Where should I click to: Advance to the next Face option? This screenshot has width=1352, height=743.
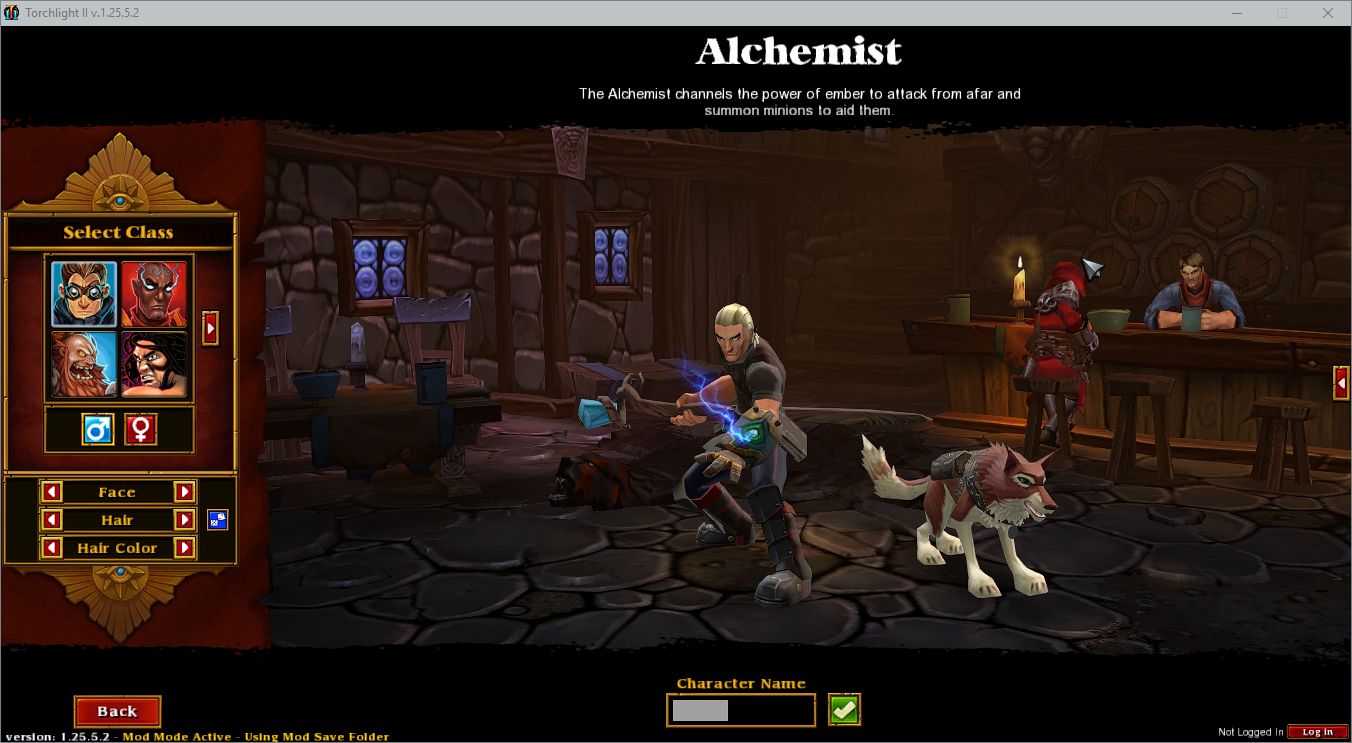(x=186, y=491)
